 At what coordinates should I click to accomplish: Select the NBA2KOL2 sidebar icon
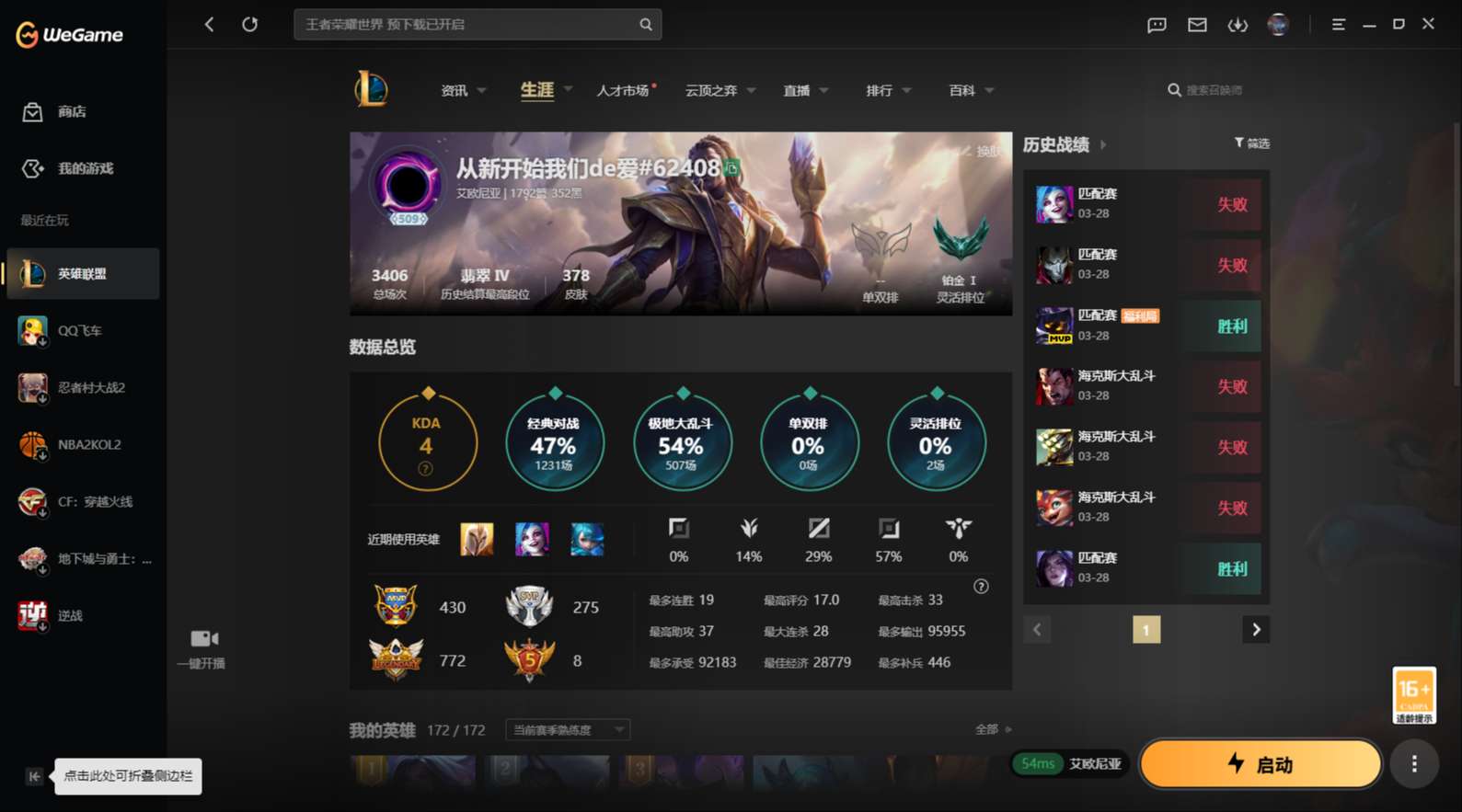coord(83,444)
